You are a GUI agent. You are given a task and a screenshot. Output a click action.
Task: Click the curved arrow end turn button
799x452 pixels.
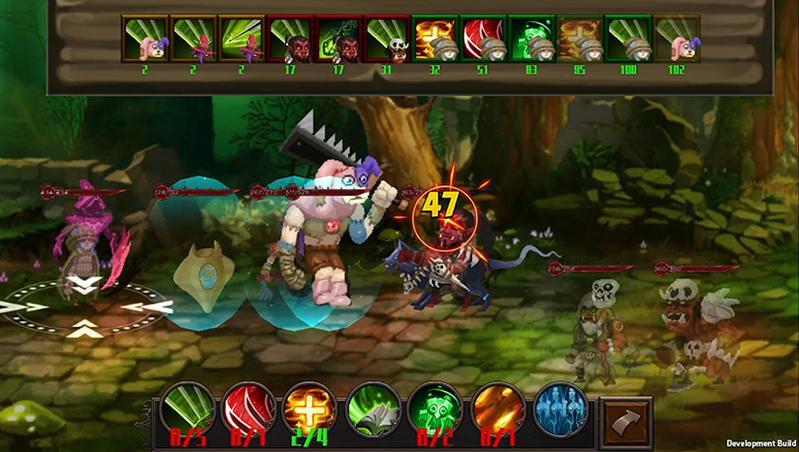point(625,420)
